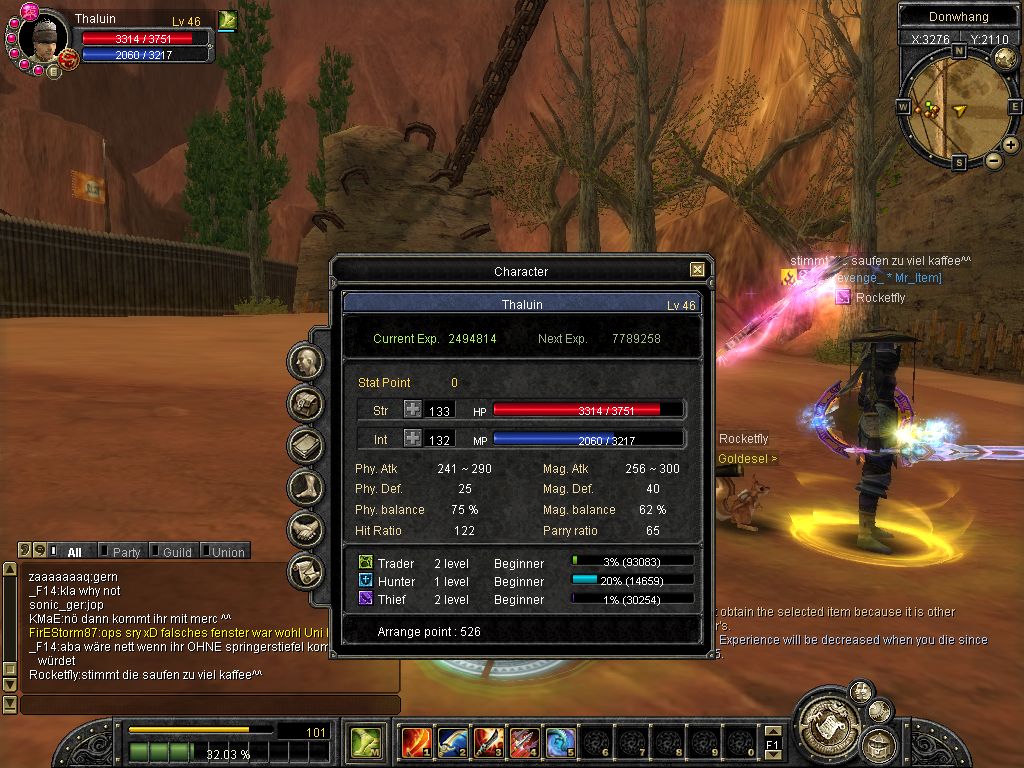
Task: Activate the skill in hotbar slot 1
Action: point(416,742)
